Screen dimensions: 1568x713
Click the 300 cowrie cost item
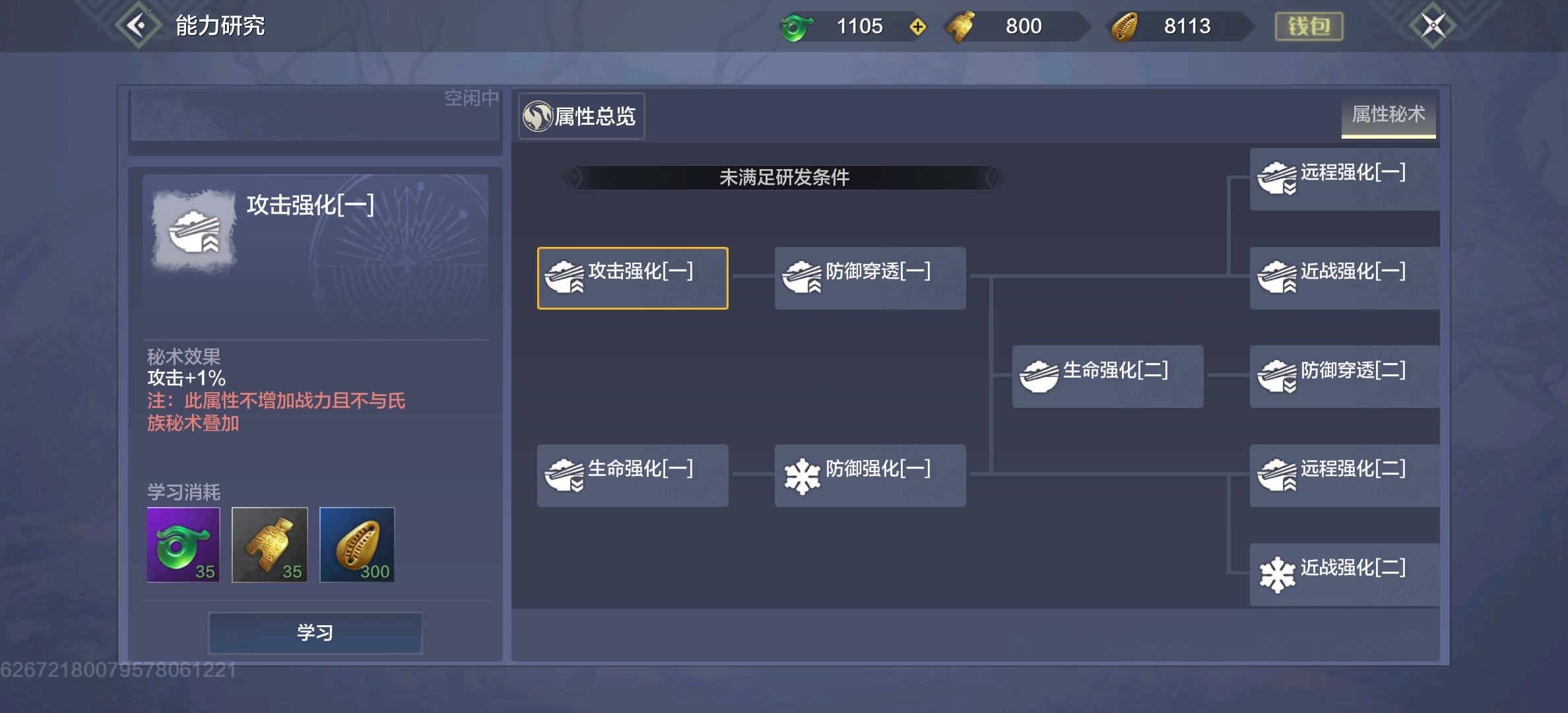(357, 544)
